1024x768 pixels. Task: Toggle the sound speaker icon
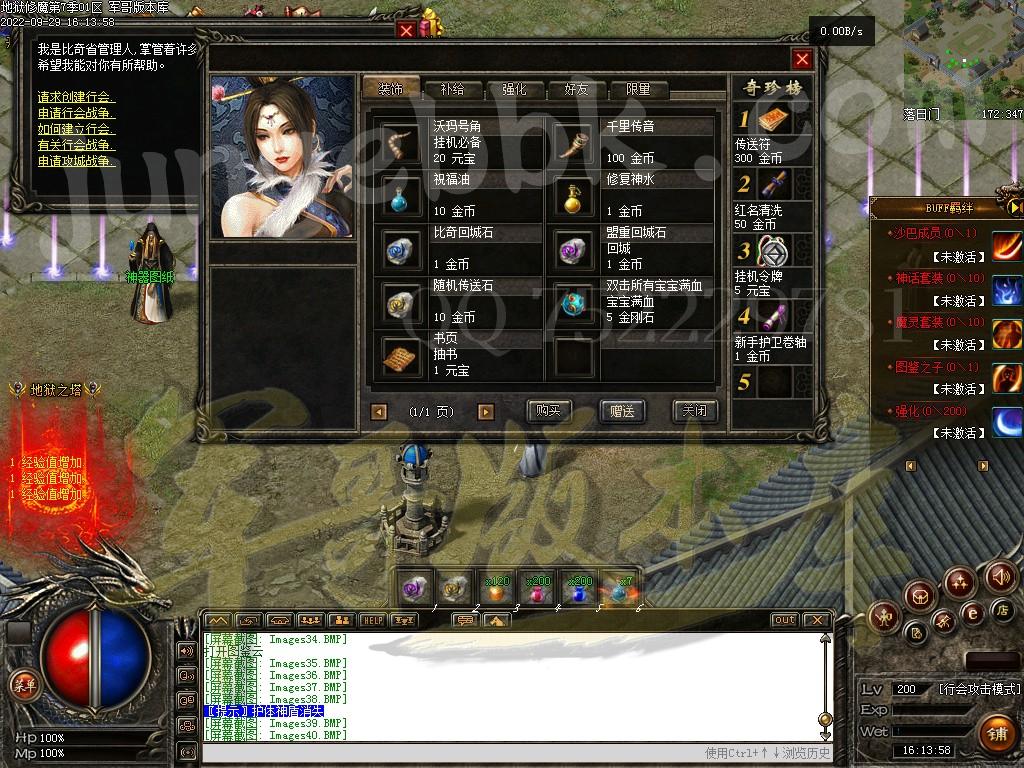tap(1000, 576)
